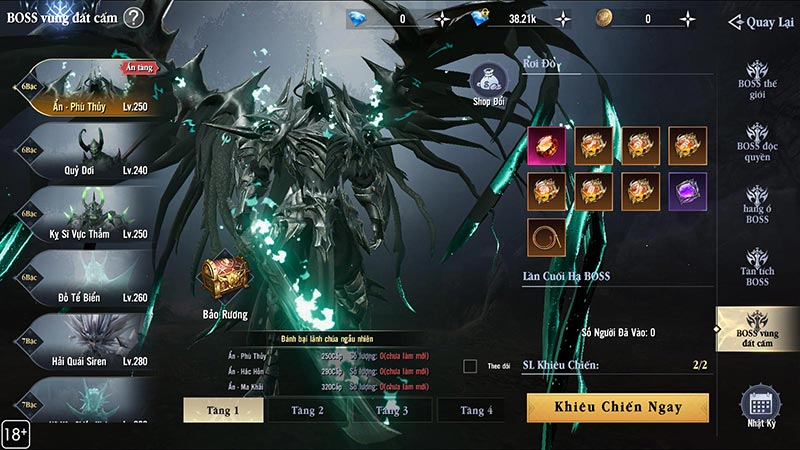
Task: Inspect the coiled whip drop item
Action: [x=546, y=238]
